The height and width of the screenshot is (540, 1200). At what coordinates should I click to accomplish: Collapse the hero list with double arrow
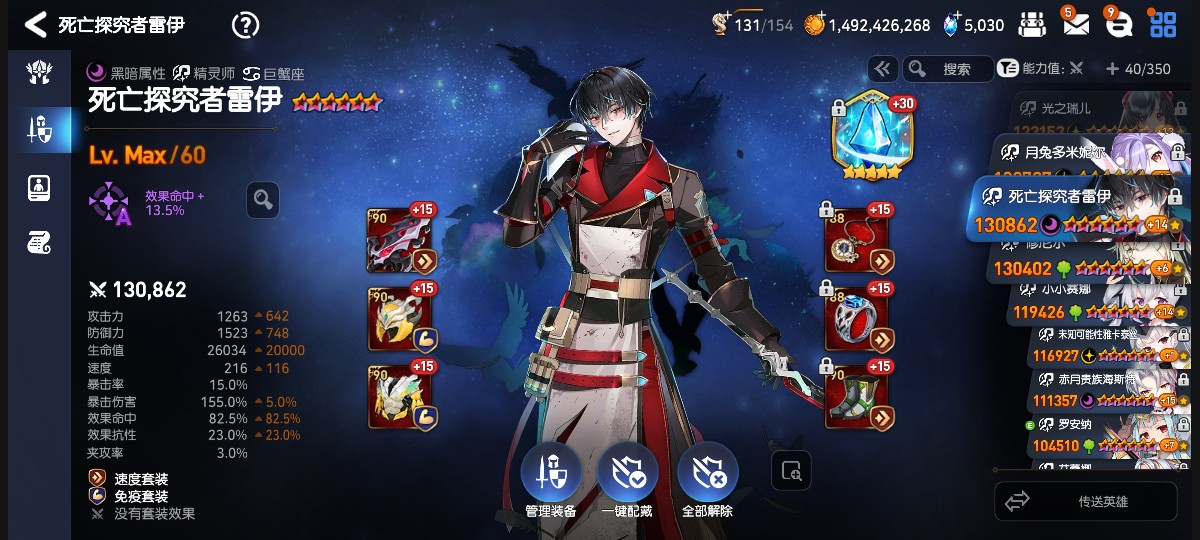click(882, 69)
